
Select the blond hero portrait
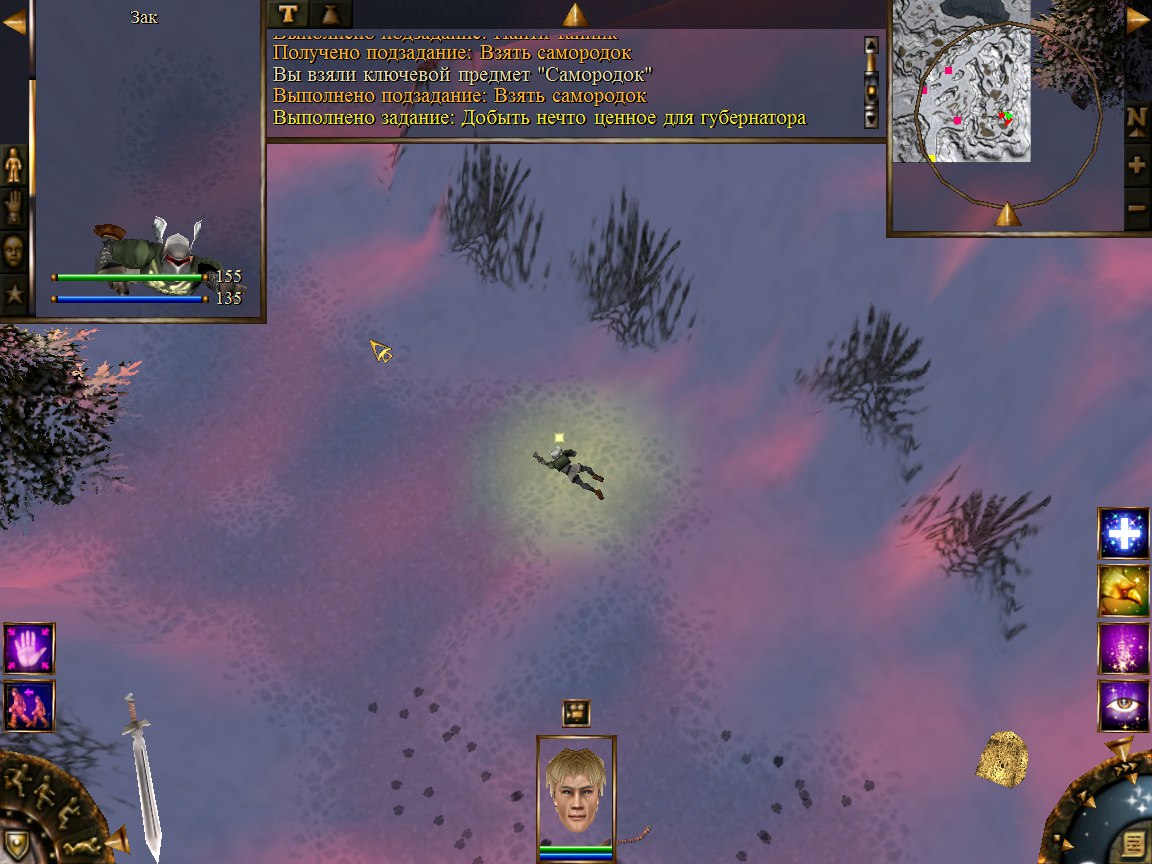(x=575, y=790)
